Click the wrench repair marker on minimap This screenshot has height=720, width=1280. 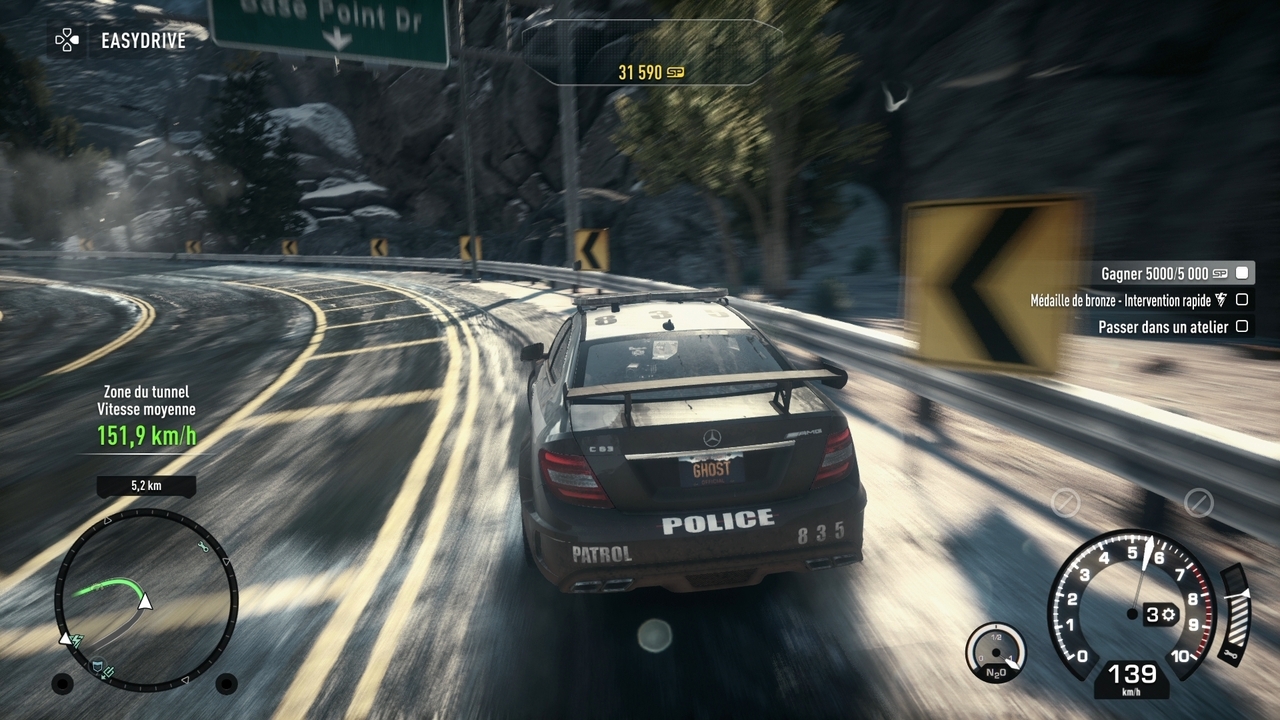coord(203,546)
